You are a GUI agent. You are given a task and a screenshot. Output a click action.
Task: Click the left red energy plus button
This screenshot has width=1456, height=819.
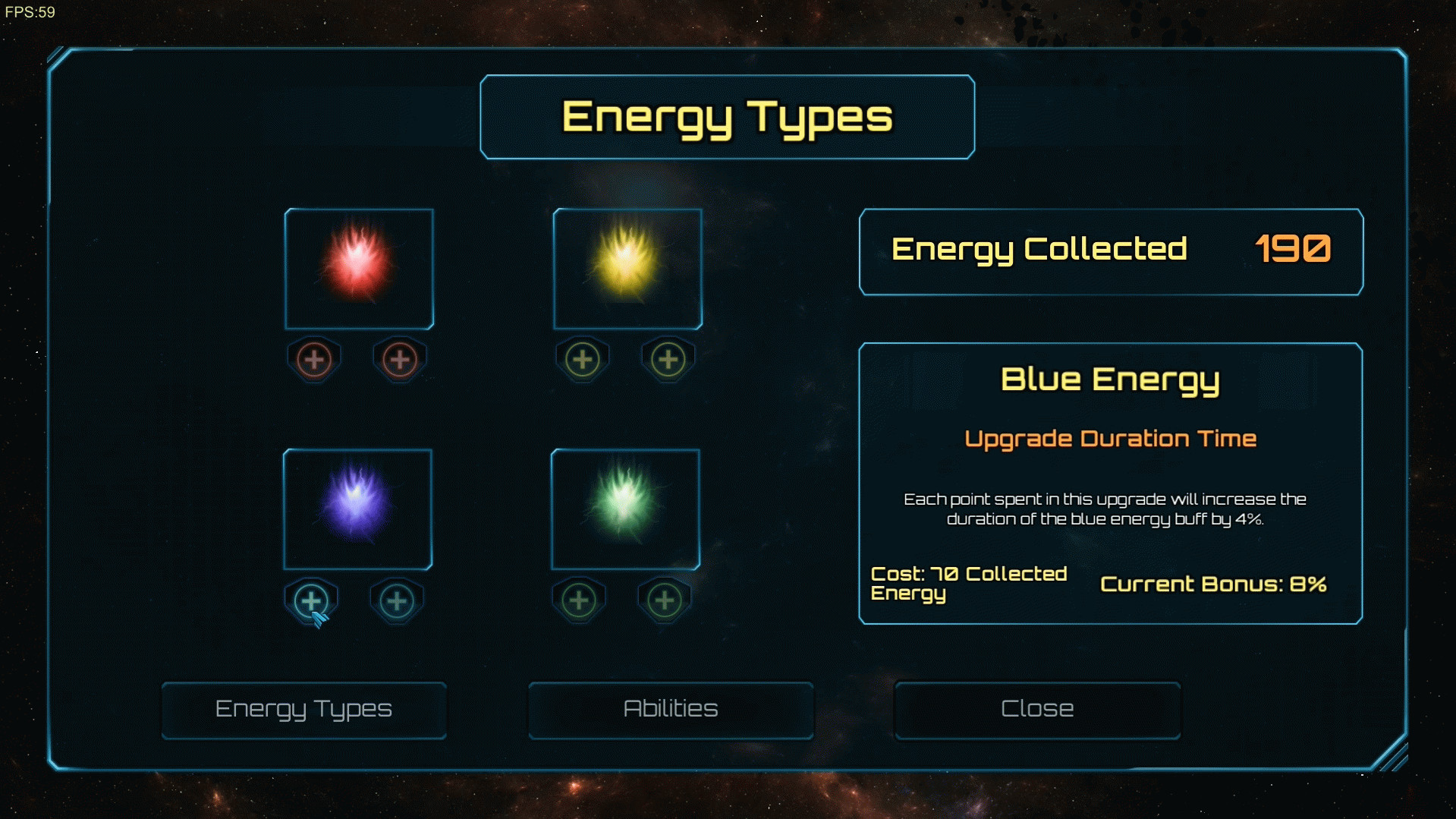pyautogui.click(x=314, y=359)
